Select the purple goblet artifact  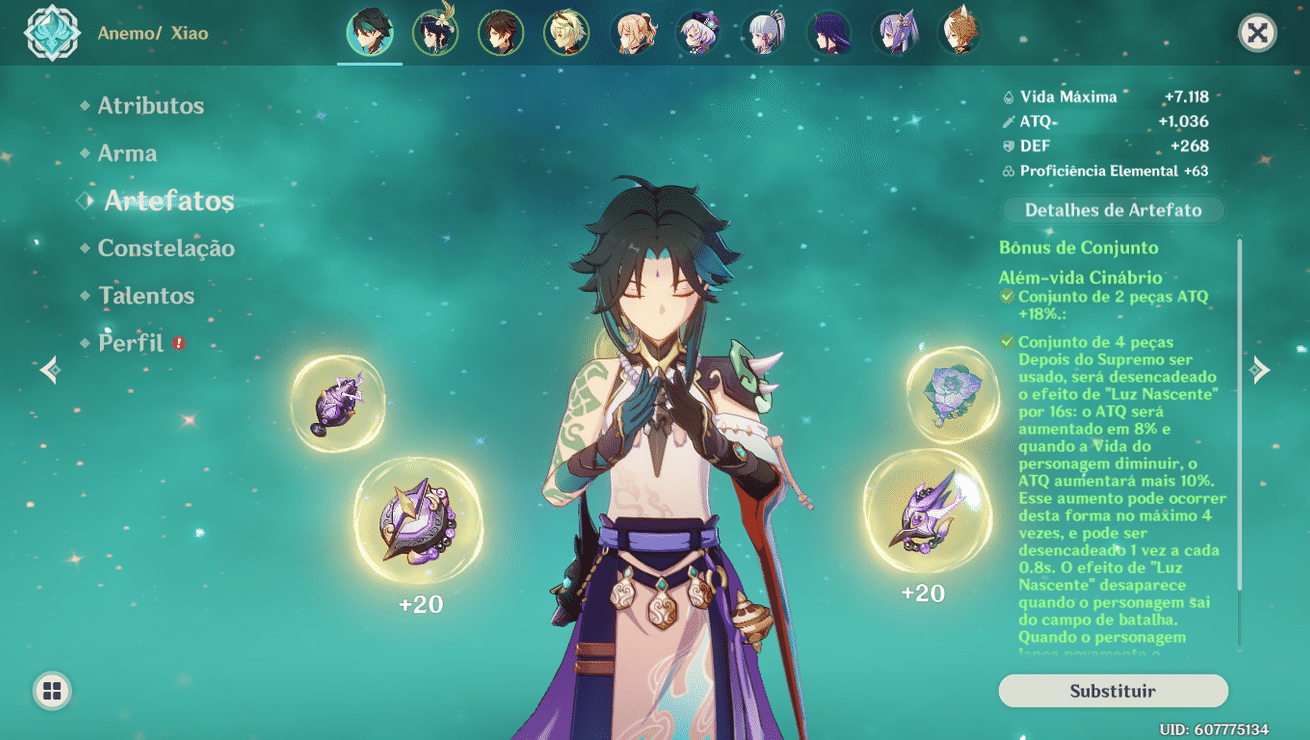[x=337, y=404]
